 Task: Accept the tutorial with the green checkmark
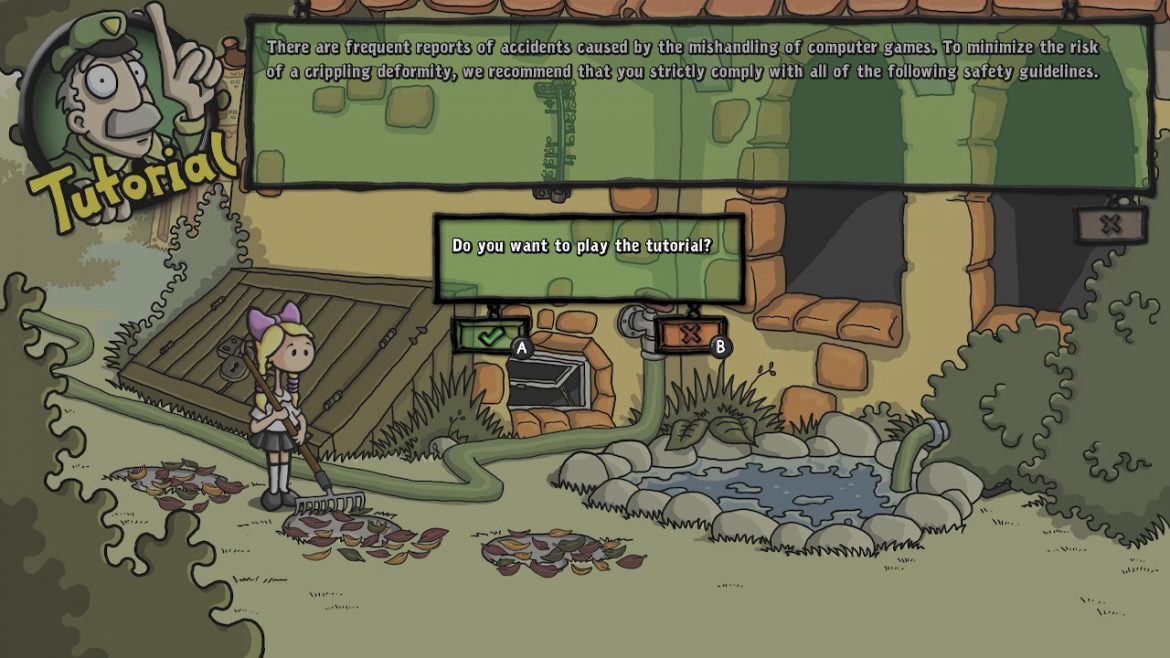[x=490, y=336]
